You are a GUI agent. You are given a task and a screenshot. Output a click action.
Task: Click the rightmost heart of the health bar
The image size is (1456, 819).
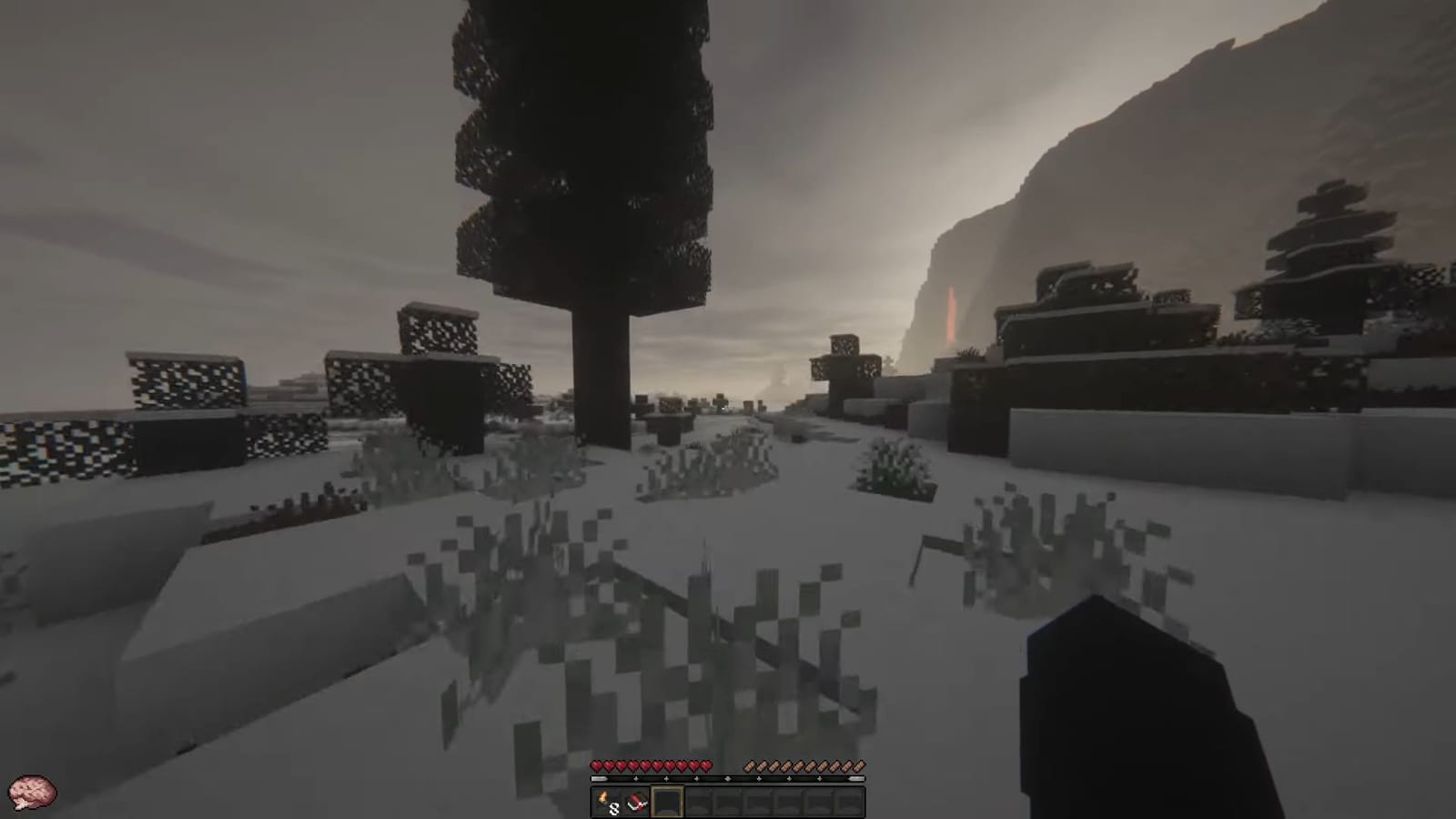(x=706, y=765)
